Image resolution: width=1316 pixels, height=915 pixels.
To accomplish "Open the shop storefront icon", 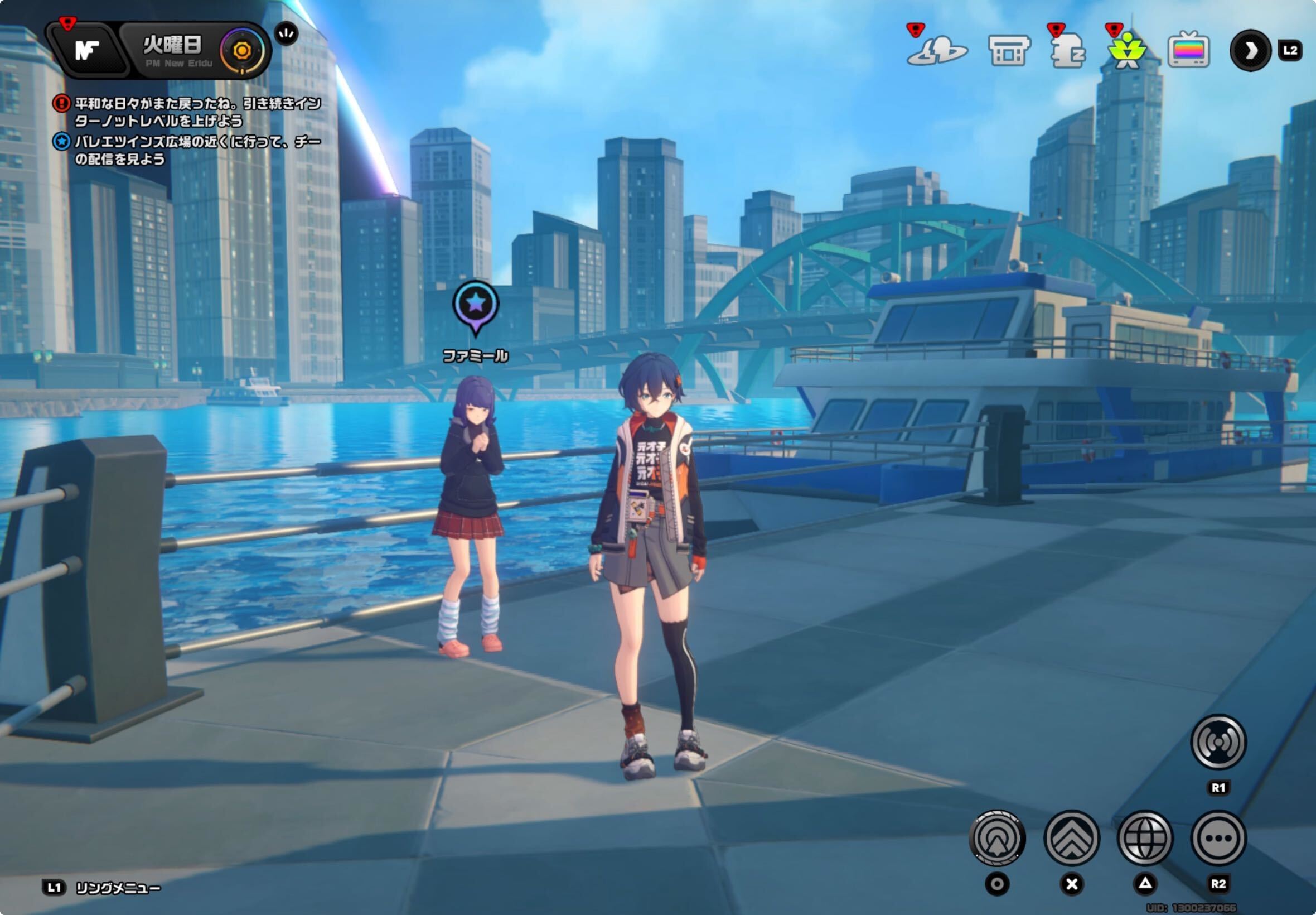I will click(1009, 51).
